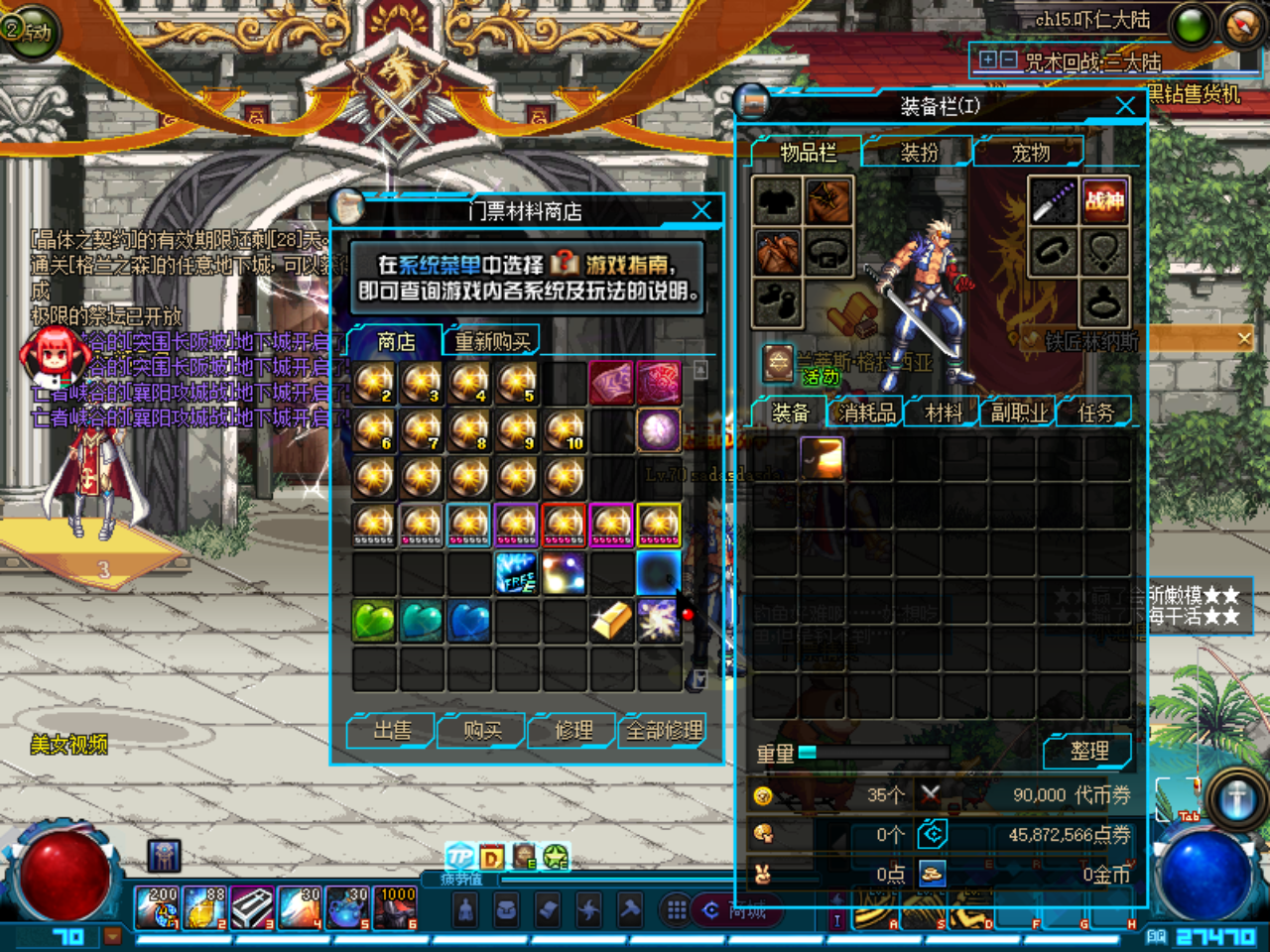Switch to the 重新购买 repurchase tab
Image resolution: width=1270 pixels, height=952 pixels.
pos(492,342)
